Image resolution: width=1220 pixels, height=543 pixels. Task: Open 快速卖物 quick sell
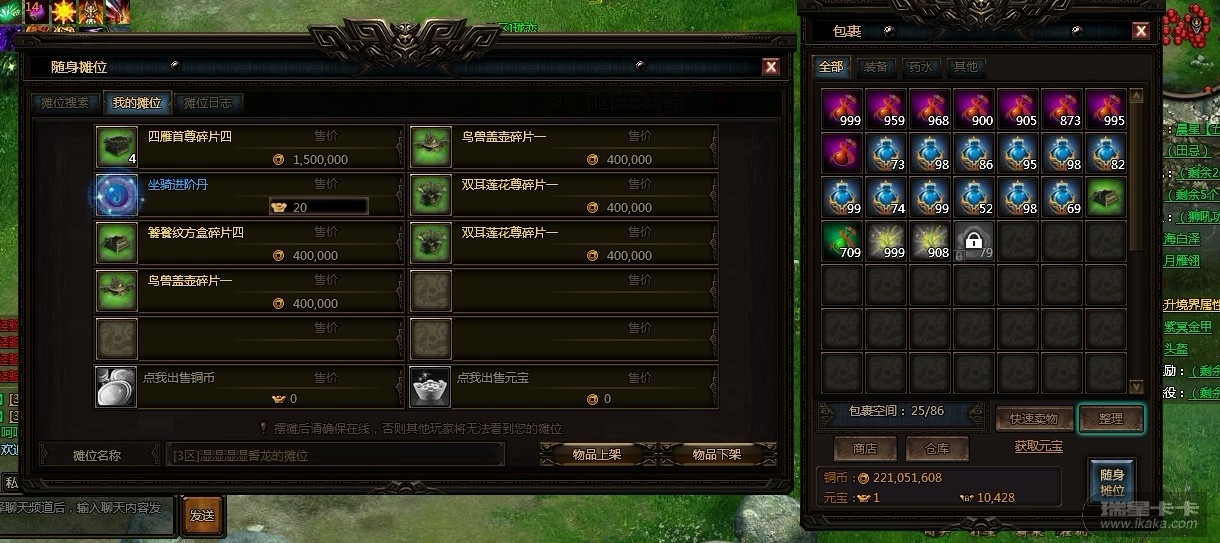[1034, 419]
